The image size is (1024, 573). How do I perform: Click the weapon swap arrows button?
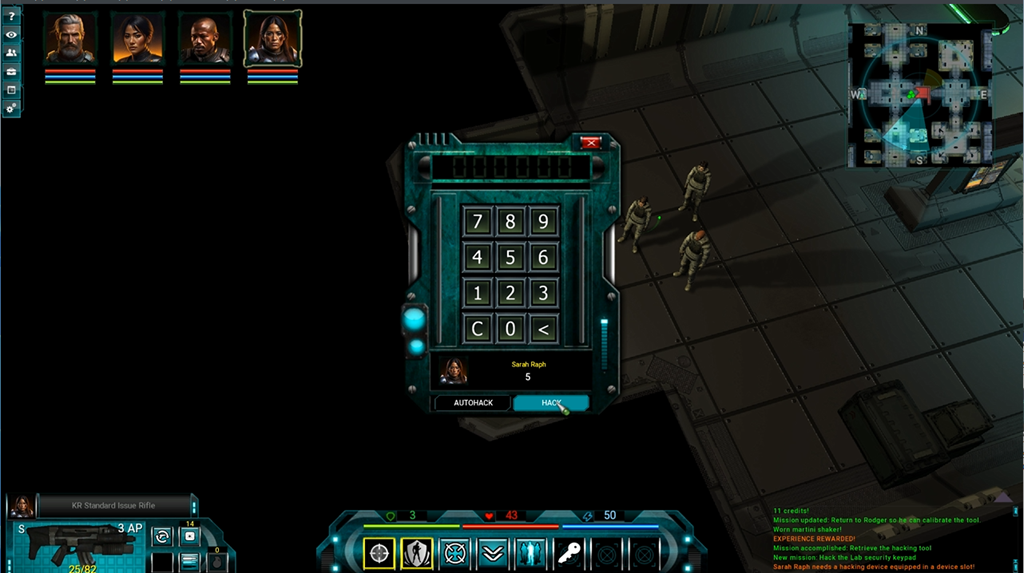(161, 537)
